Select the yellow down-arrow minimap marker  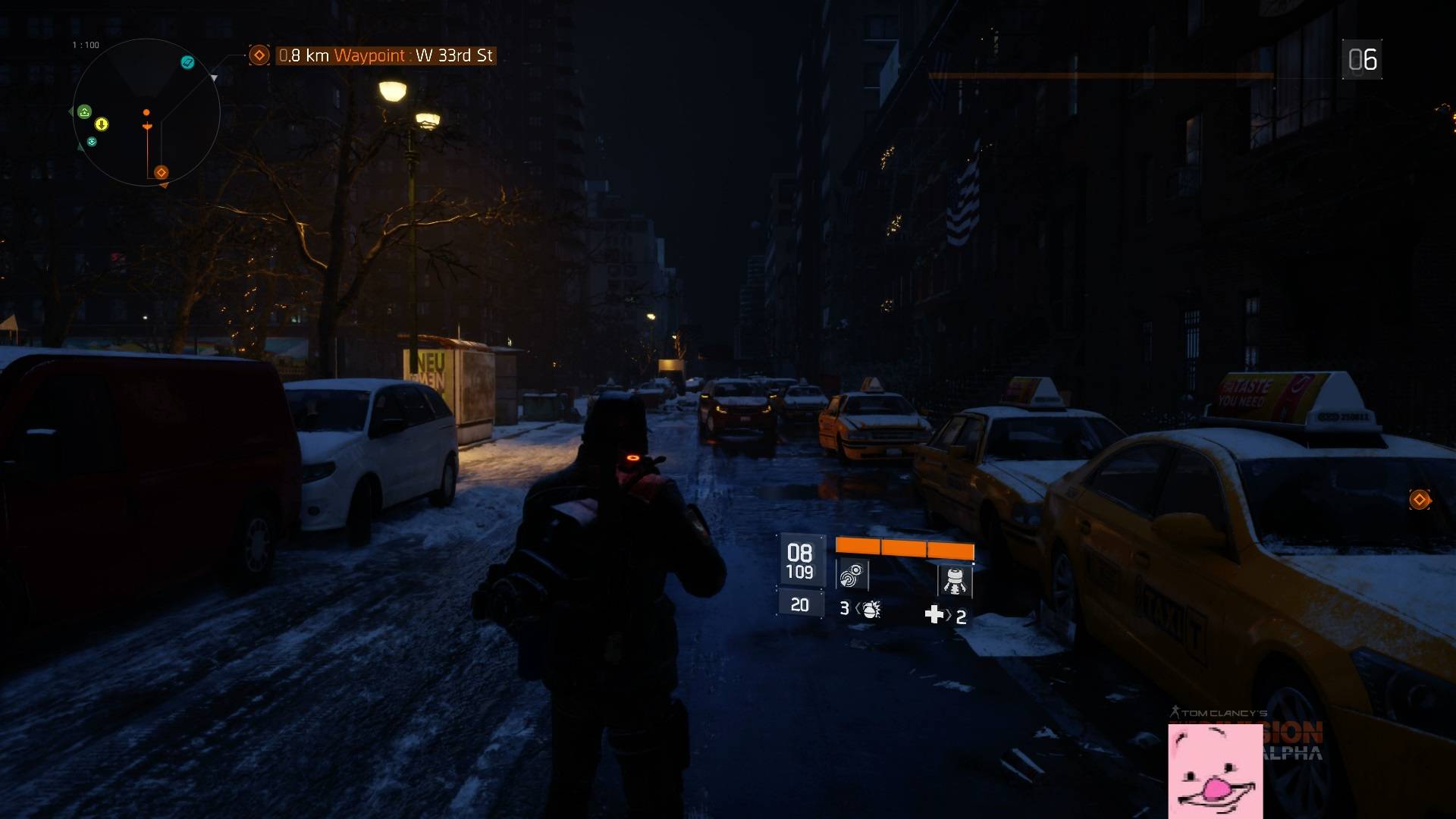102,124
